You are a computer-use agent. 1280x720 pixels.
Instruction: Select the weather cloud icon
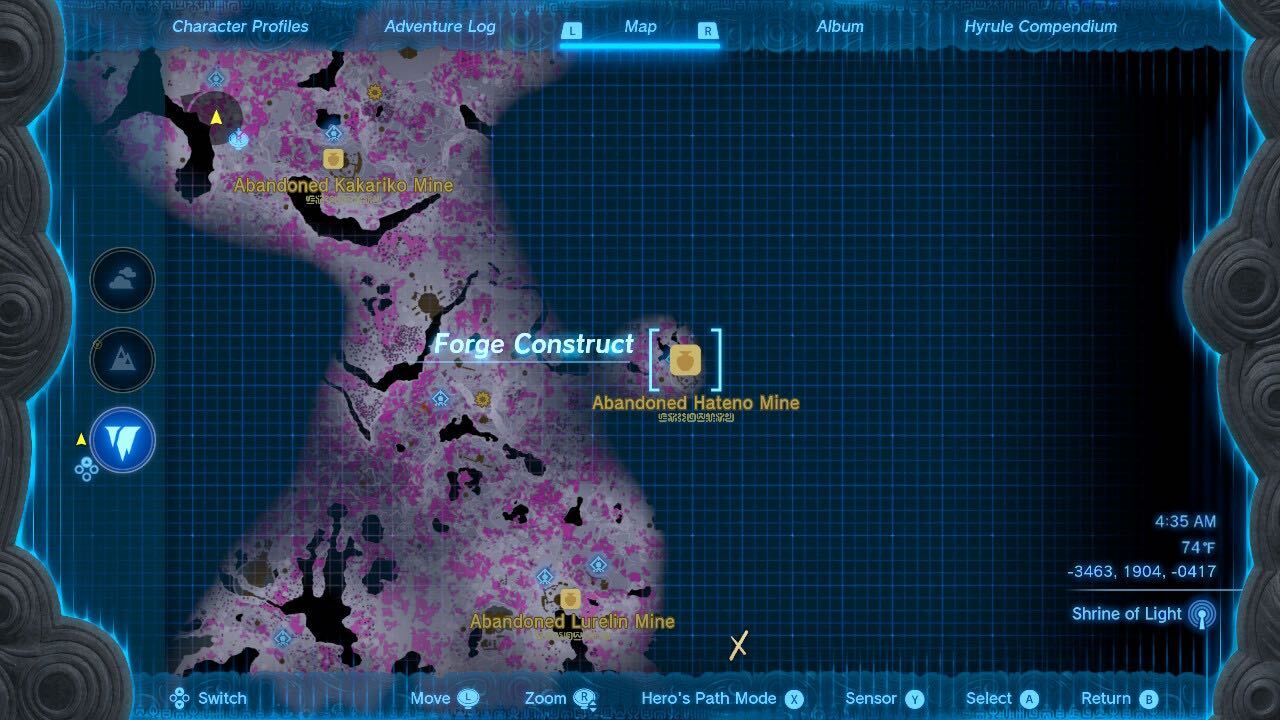[x=121, y=280]
